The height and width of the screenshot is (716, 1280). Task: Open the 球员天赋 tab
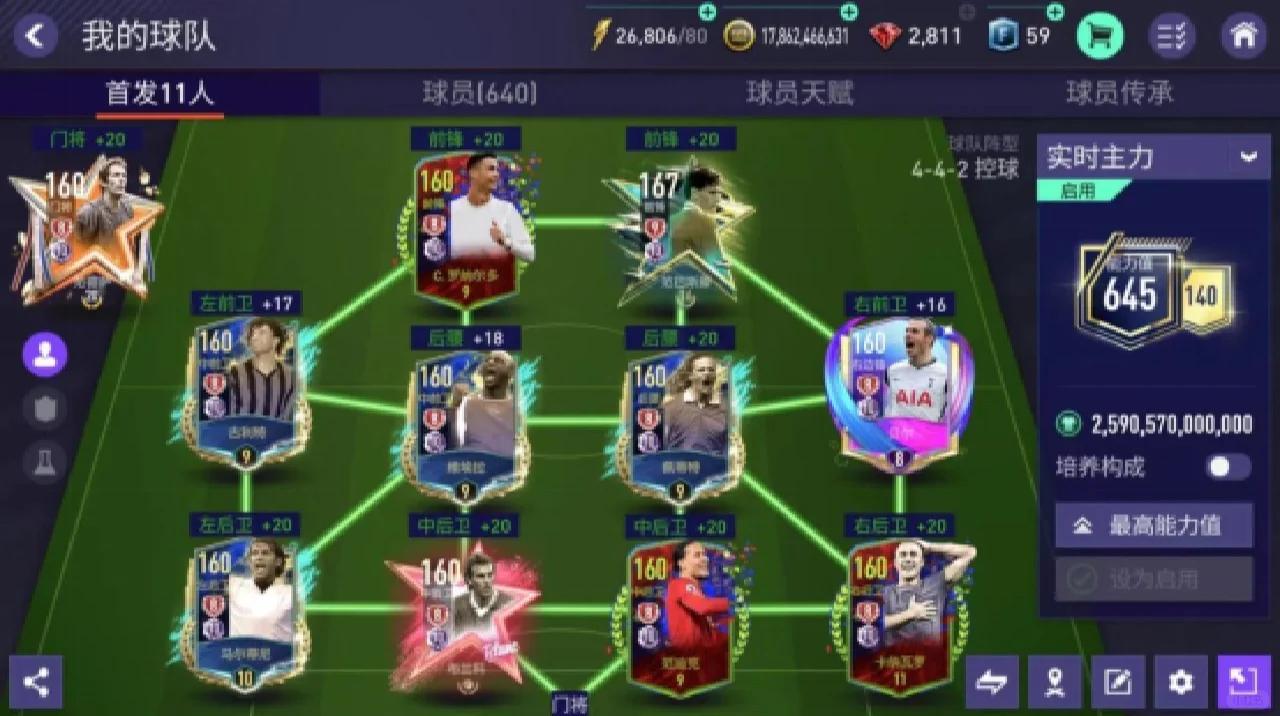(x=800, y=94)
